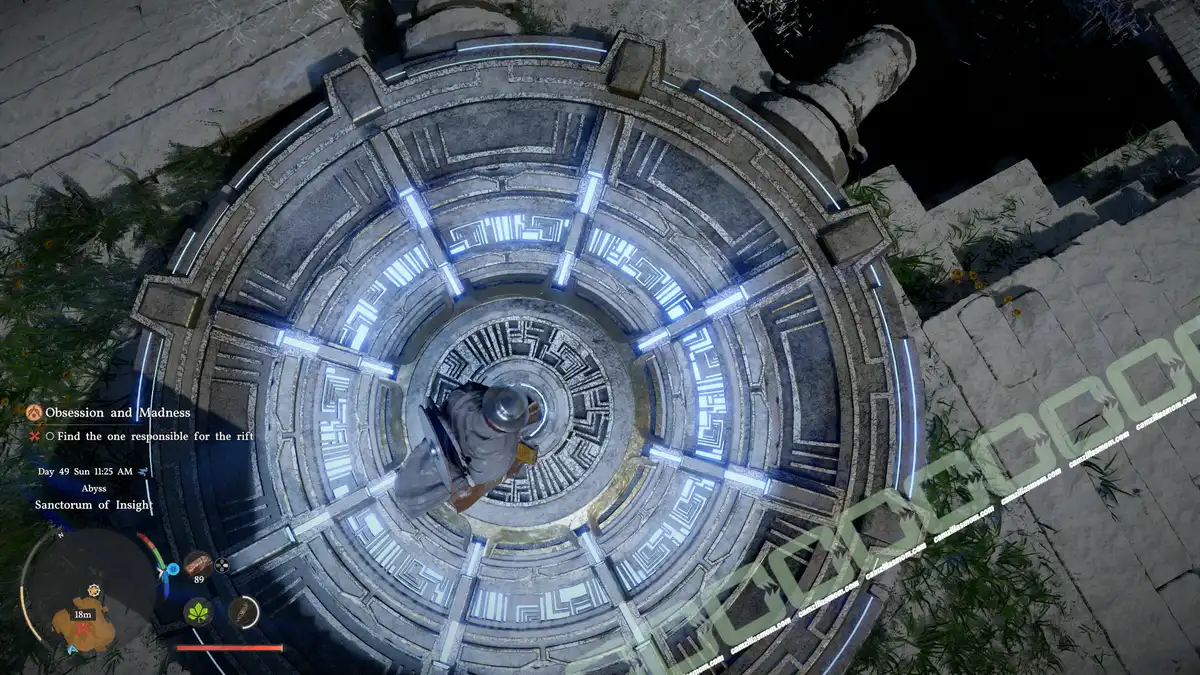Use the dark round item slot
Screen dimensions: 1200x675
[x=243, y=611]
